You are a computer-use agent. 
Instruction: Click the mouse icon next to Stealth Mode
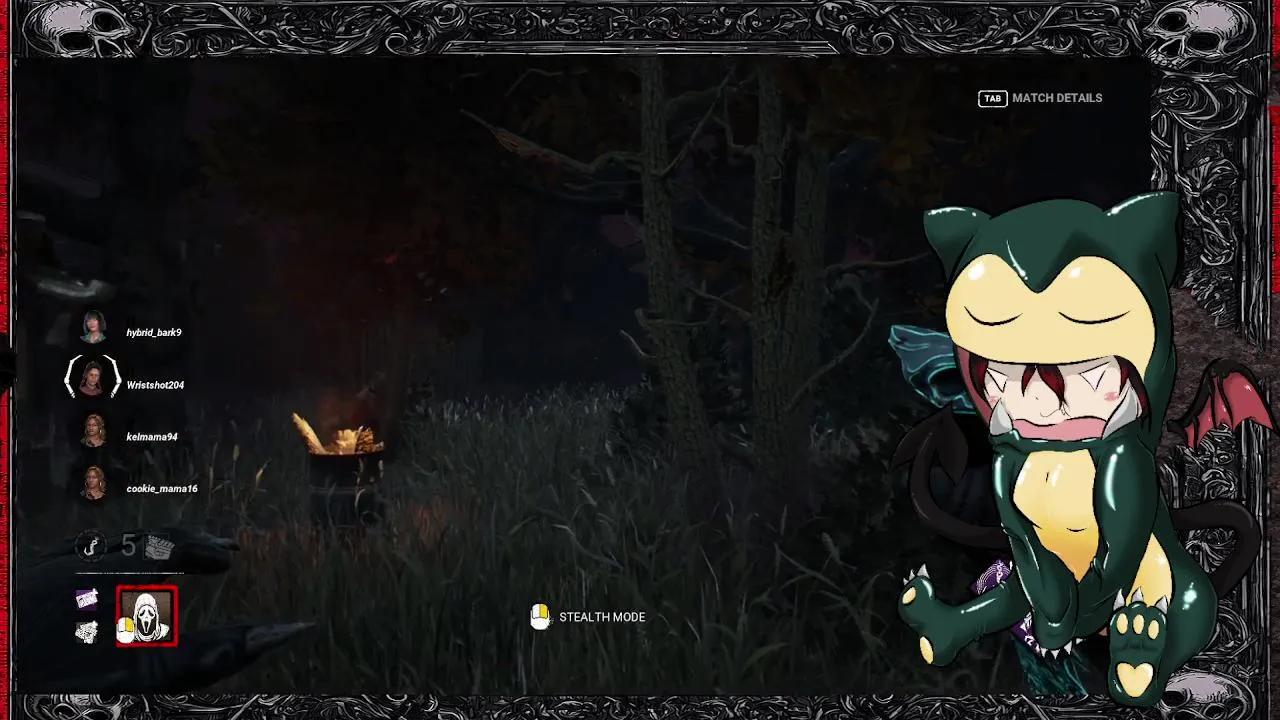[x=541, y=617]
